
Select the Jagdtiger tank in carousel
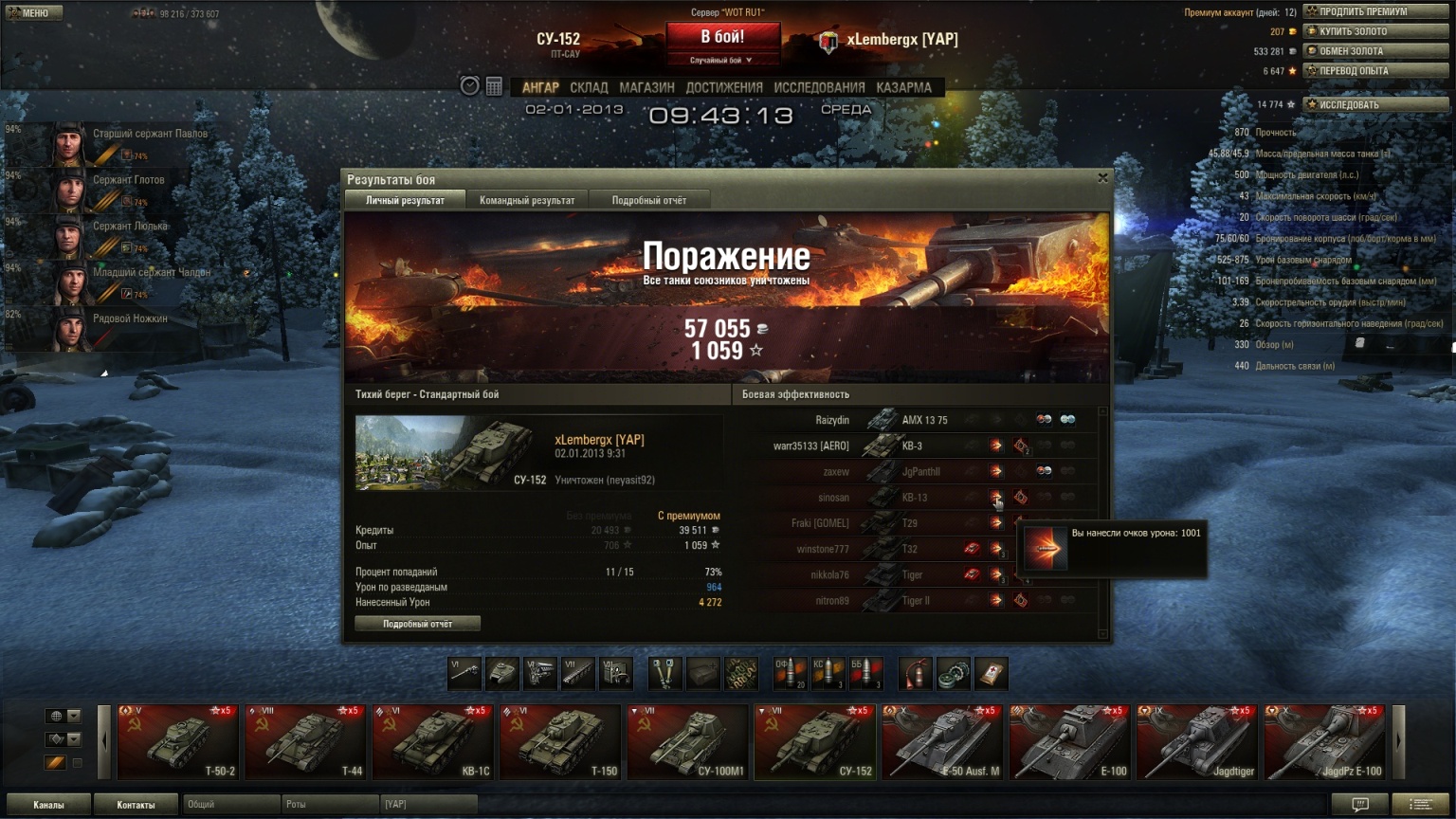tap(1197, 742)
